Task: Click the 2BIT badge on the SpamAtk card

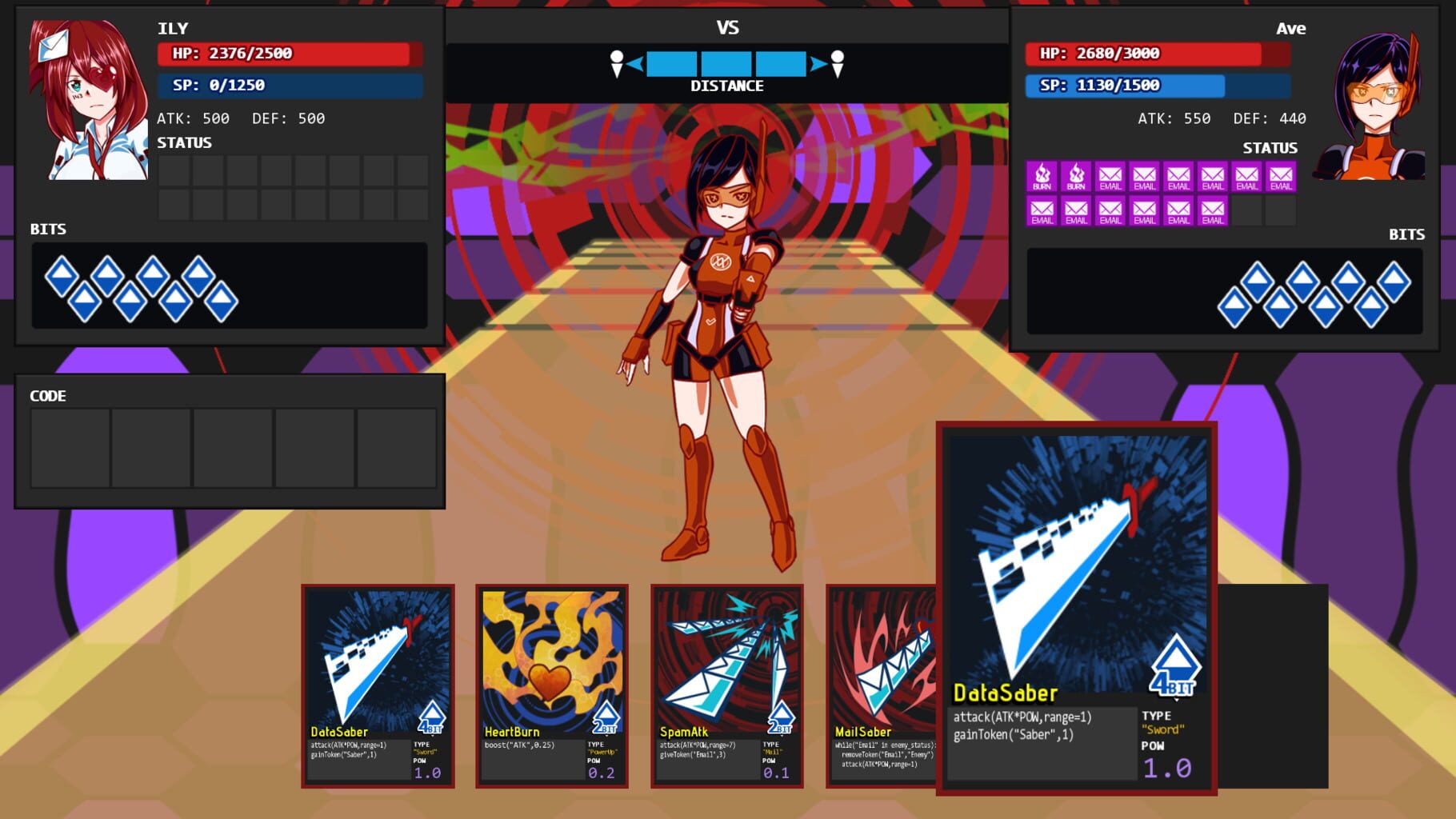Action: [780, 716]
